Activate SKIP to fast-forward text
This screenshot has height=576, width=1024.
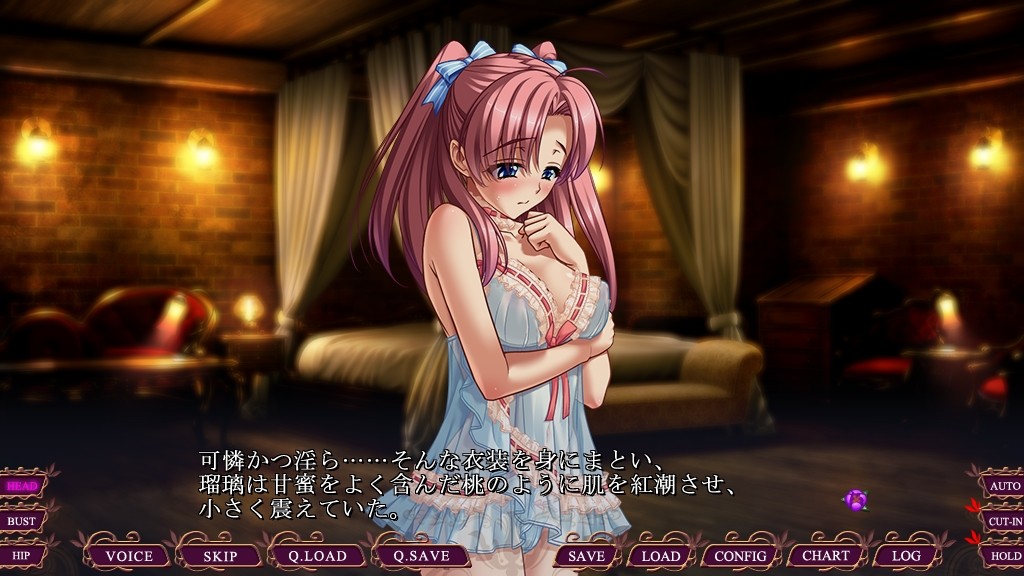click(226, 556)
